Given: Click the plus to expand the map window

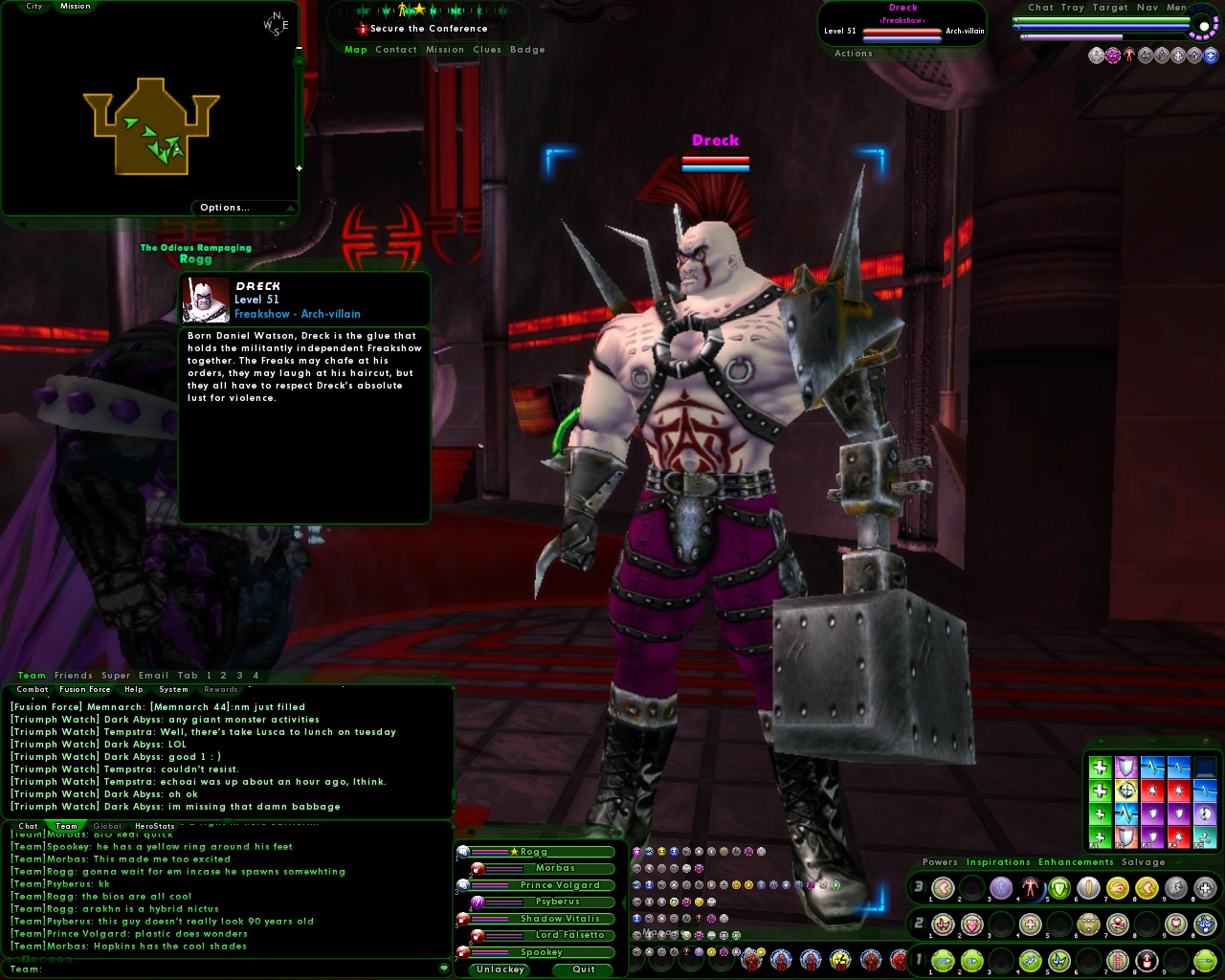Looking at the screenshot, I should tap(300, 167).
